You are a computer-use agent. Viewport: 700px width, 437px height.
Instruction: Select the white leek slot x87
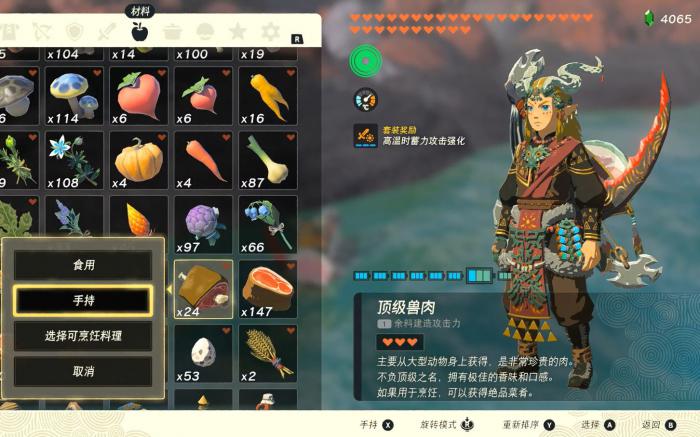[x=268, y=161]
